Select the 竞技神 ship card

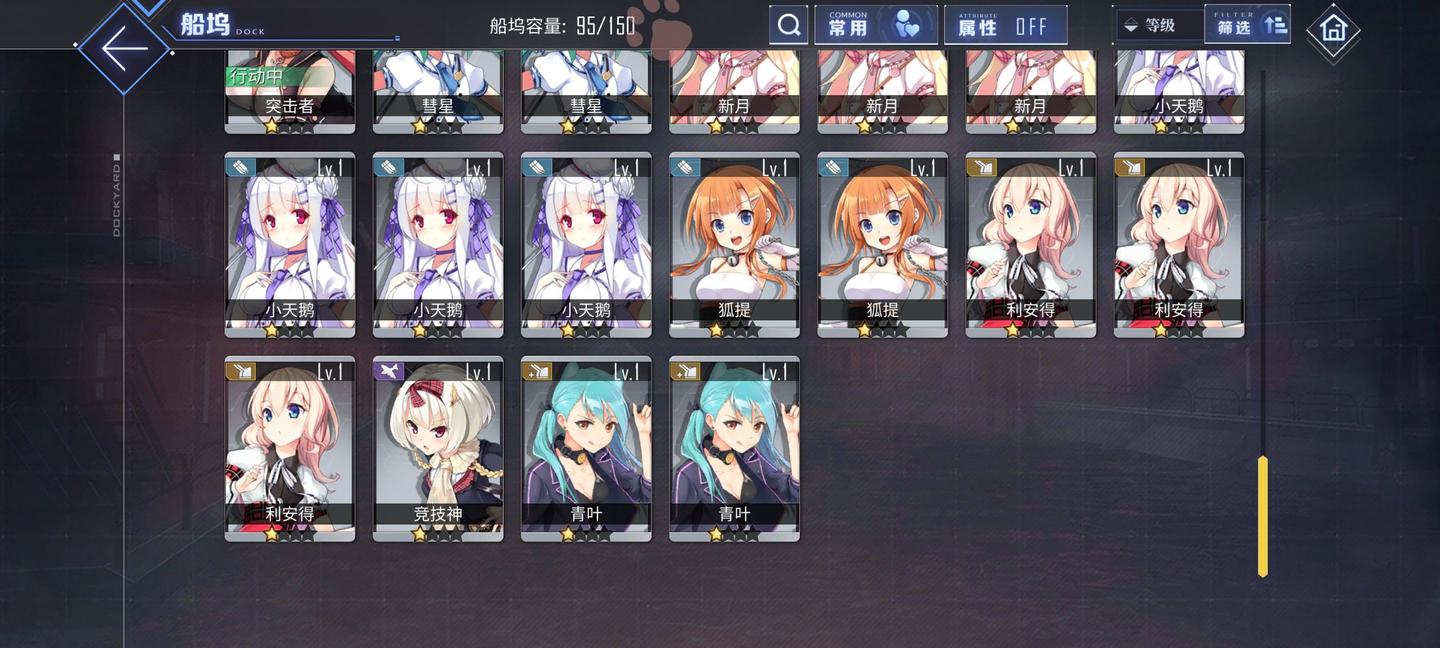(438, 448)
